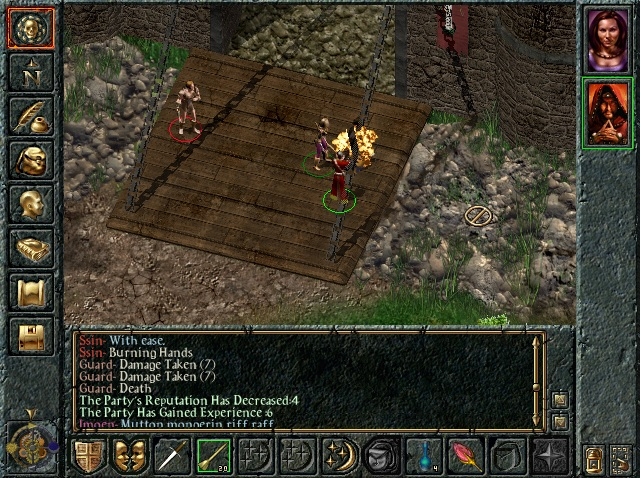Show the character record with the head icon
The width and height of the screenshot is (641, 478).
click(x=30, y=203)
